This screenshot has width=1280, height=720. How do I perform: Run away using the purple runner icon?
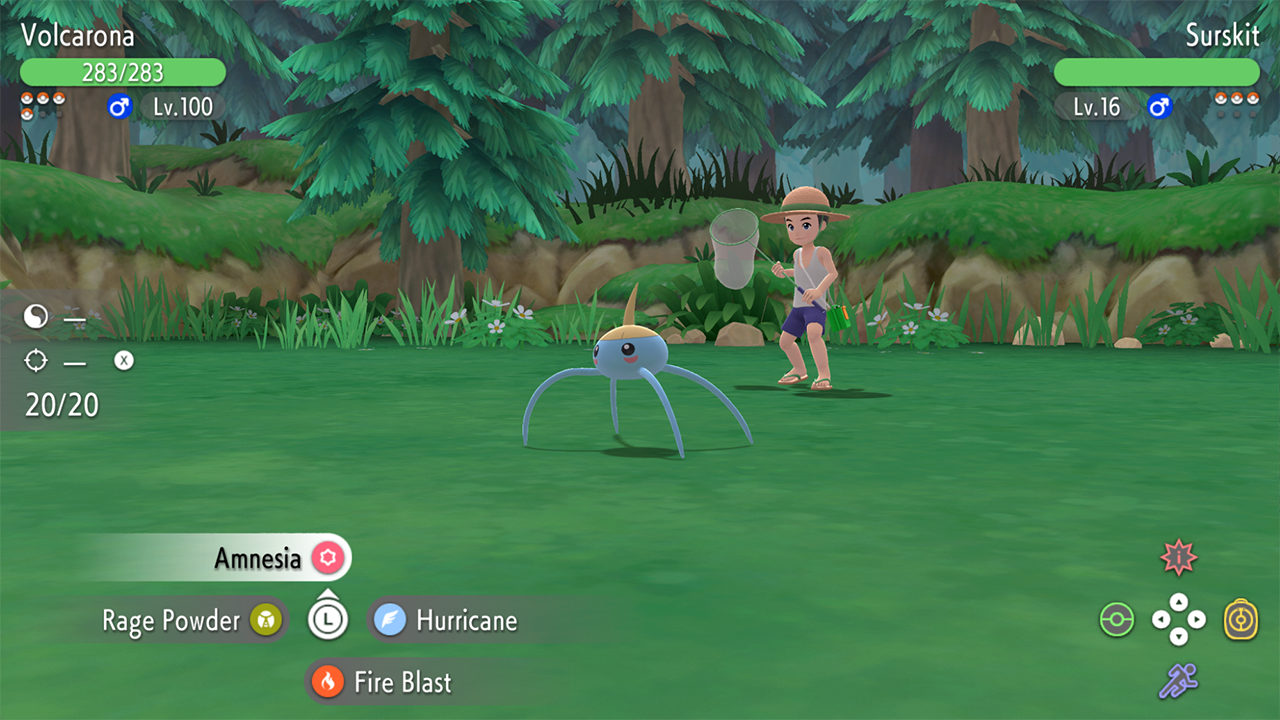(1178, 681)
